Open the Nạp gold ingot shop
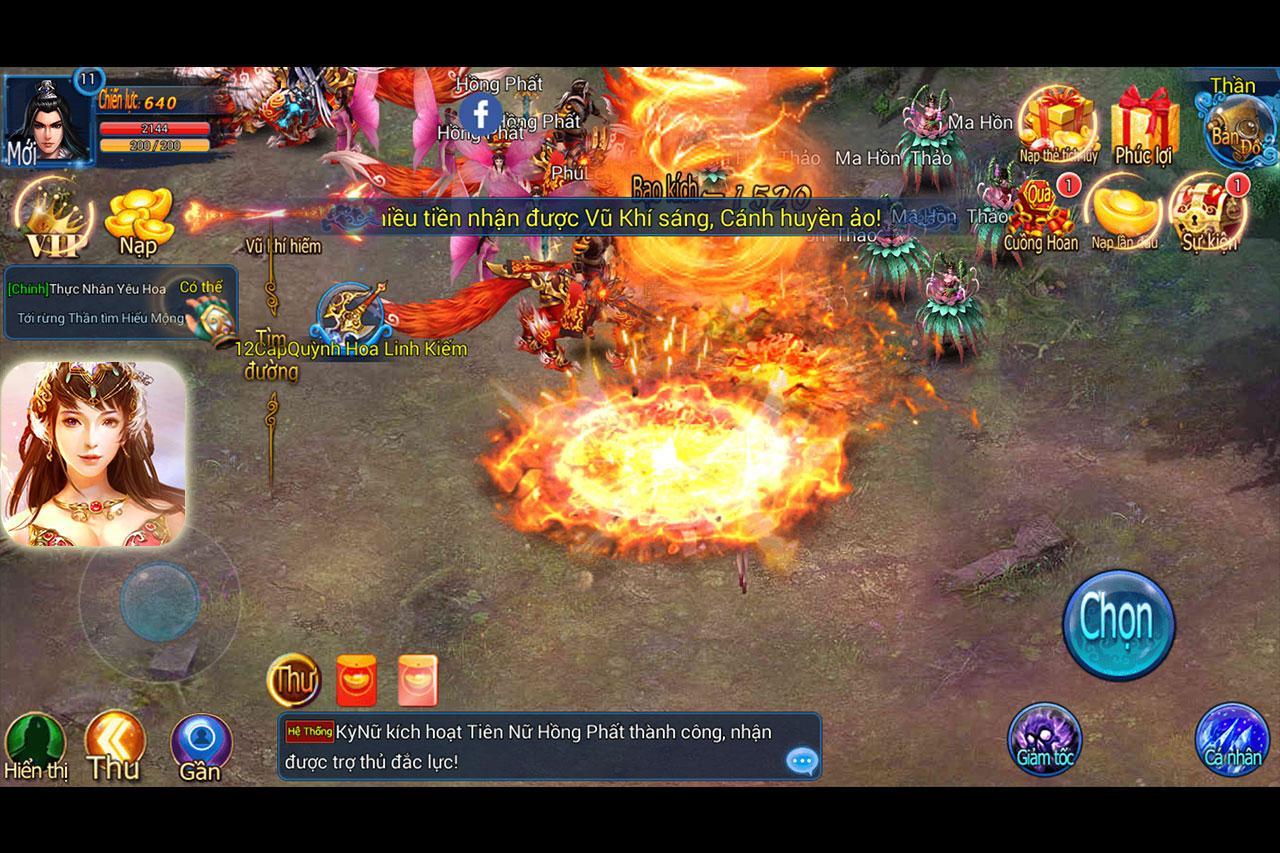1280x853 pixels. click(x=140, y=220)
